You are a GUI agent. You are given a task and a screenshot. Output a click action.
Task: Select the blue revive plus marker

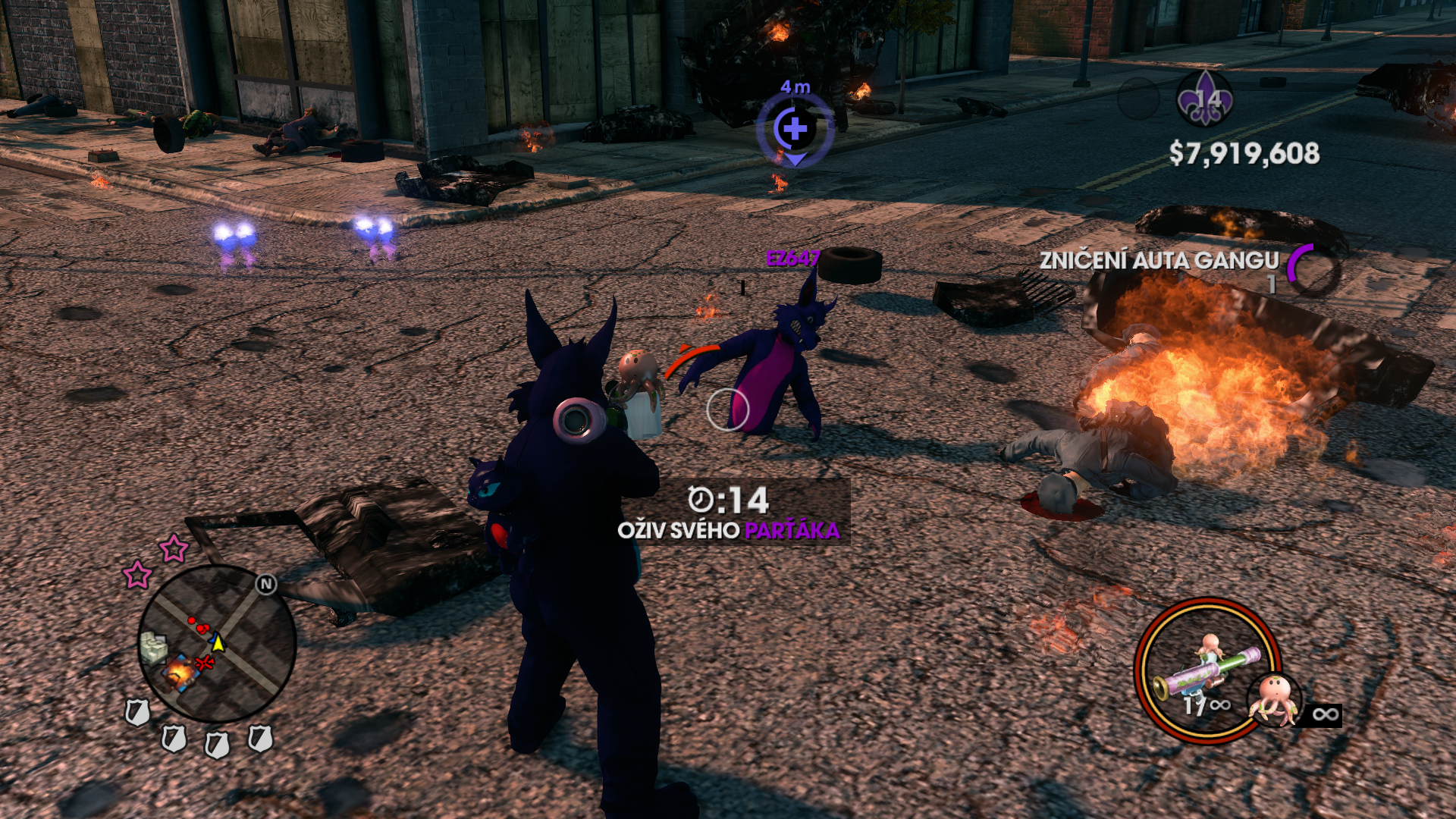pos(795,129)
